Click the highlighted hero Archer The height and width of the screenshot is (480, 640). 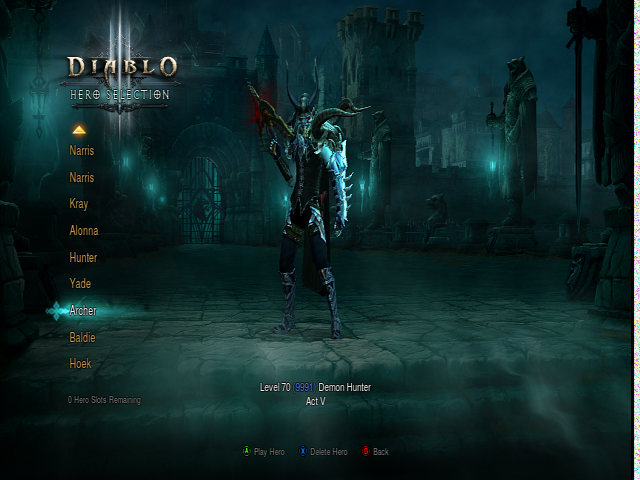pos(83,311)
